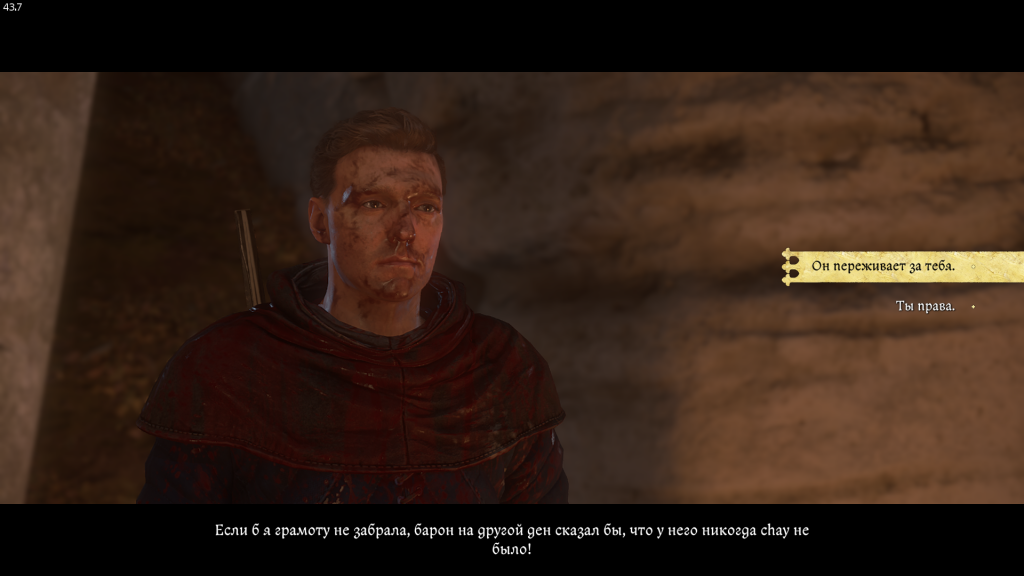This screenshot has height=576, width=1024.
Task: Choose the reply "Он переживает за тебя."
Action: click(x=883, y=267)
